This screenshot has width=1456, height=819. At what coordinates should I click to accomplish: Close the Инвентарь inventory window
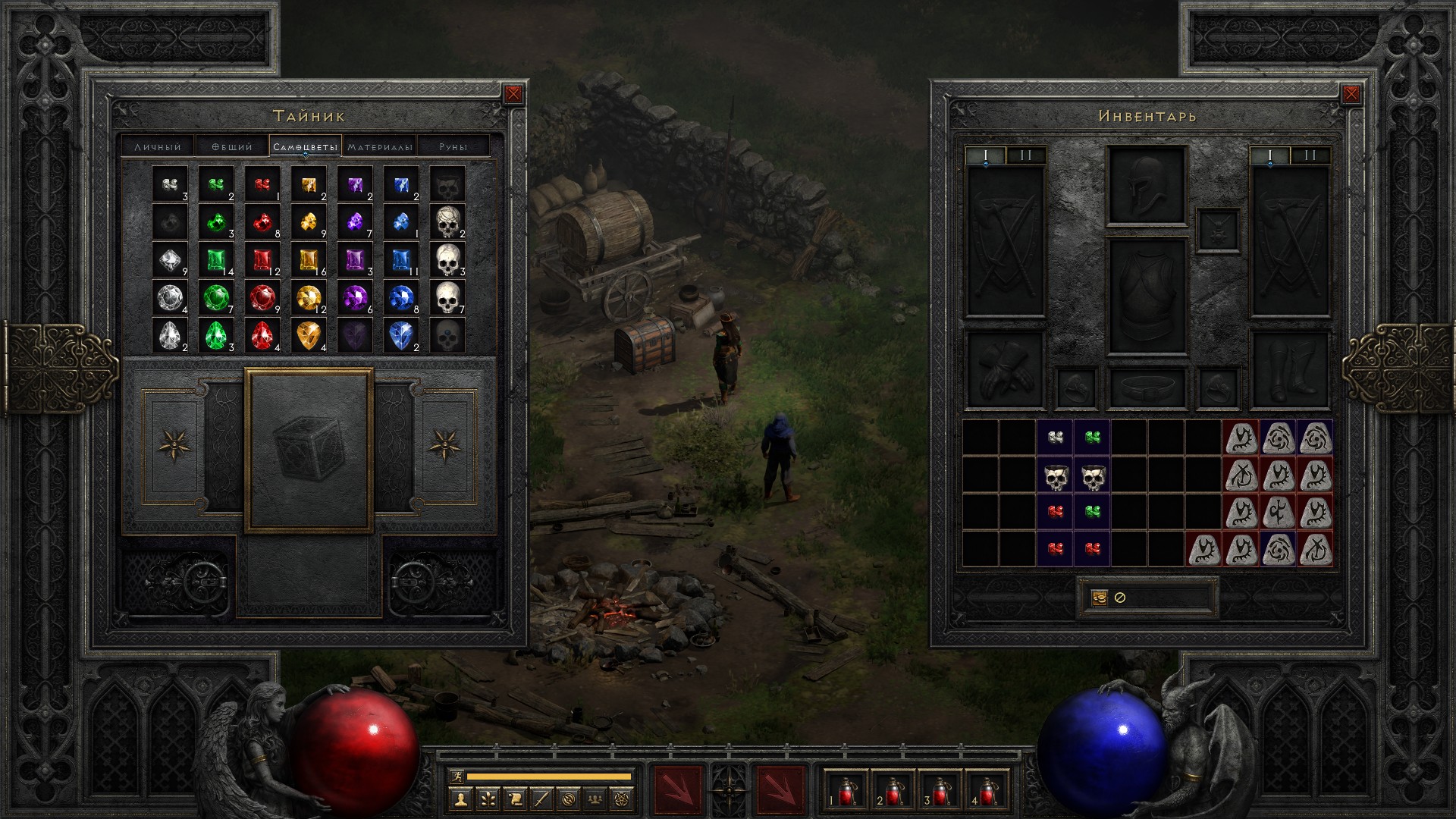pyautogui.click(x=1351, y=94)
